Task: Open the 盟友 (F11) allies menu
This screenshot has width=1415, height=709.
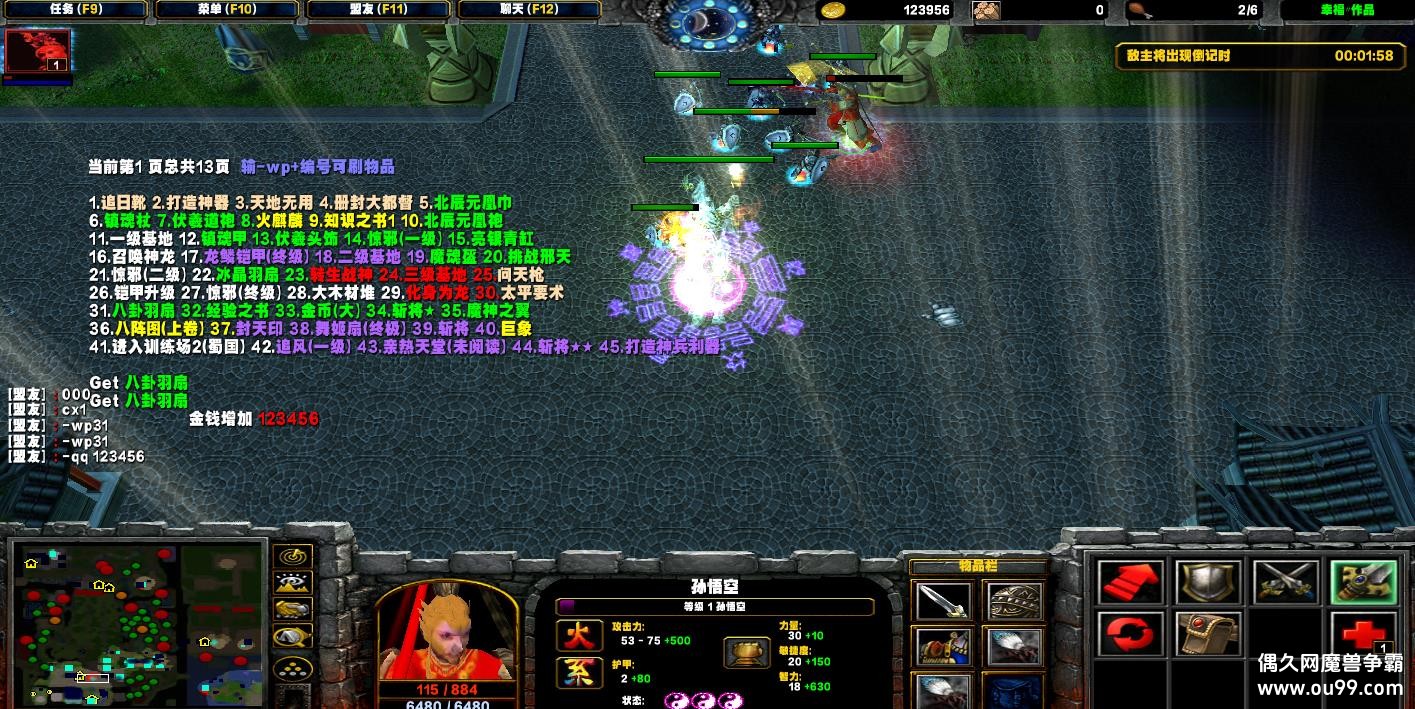Action: pos(379,10)
